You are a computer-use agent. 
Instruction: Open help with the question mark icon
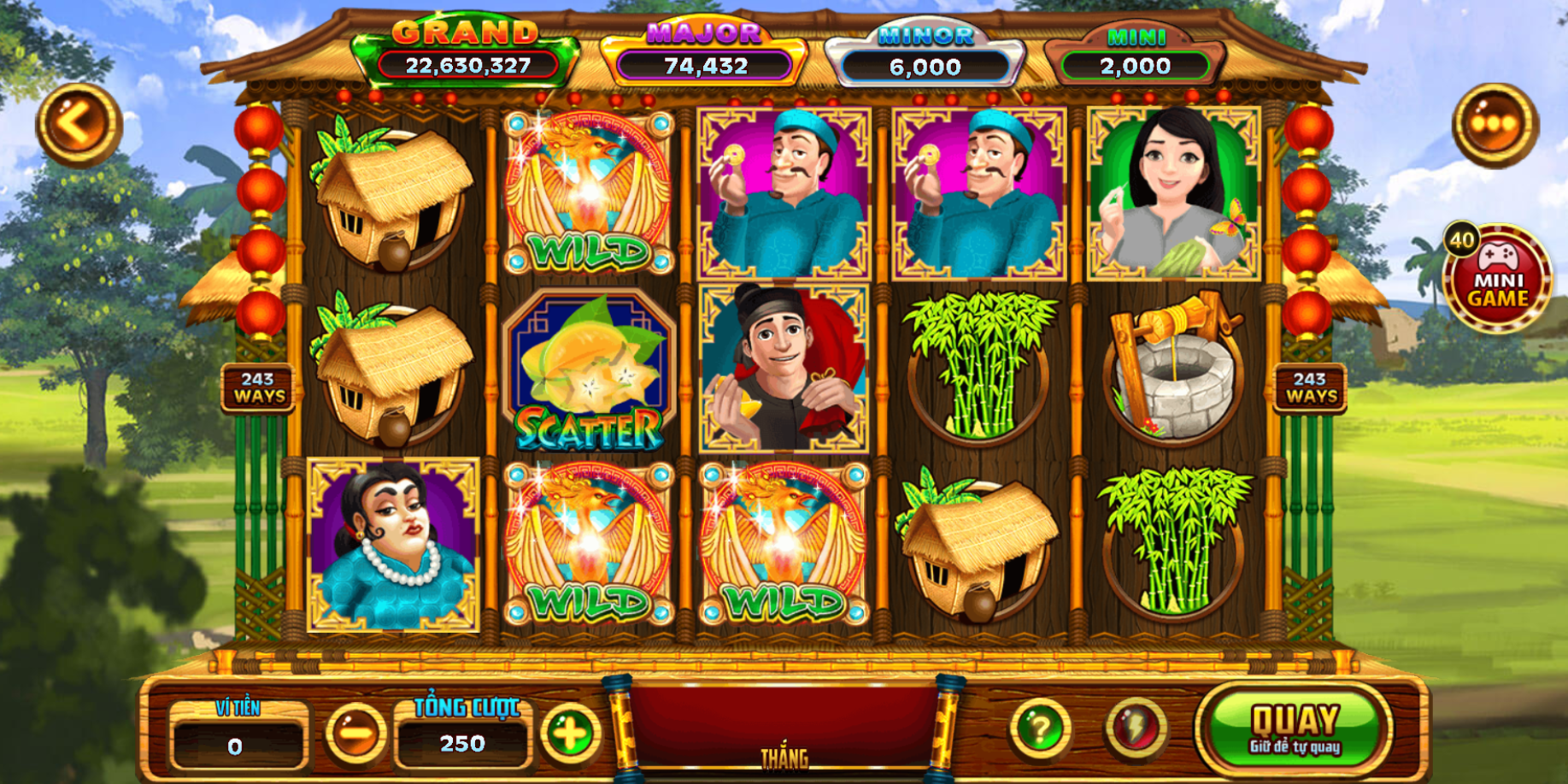pyautogui.click(x=1037, y=728)
